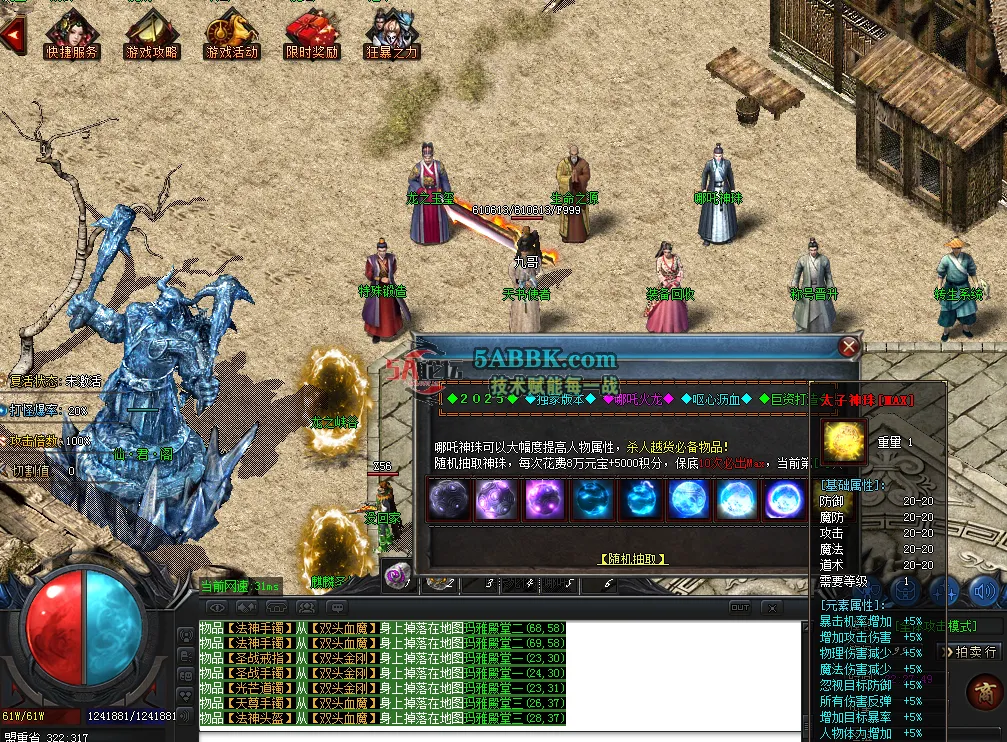This screenshot has height=742, width=1007.
Task: Close the chat panel with X button
Action: click(x=771, y=607)
